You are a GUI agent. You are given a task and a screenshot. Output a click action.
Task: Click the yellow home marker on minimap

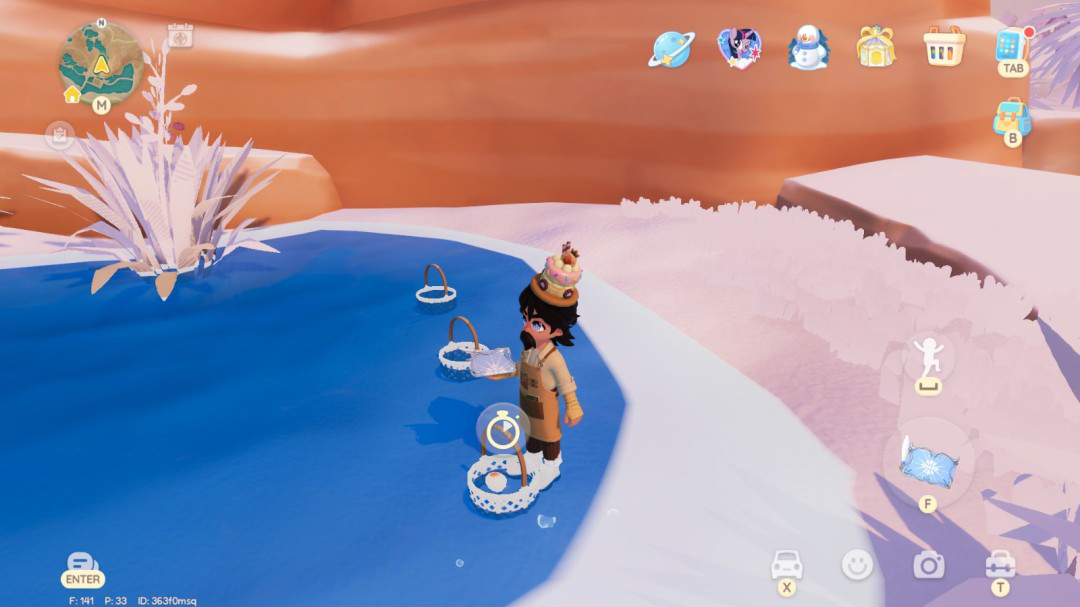click(x=72, y=95)
